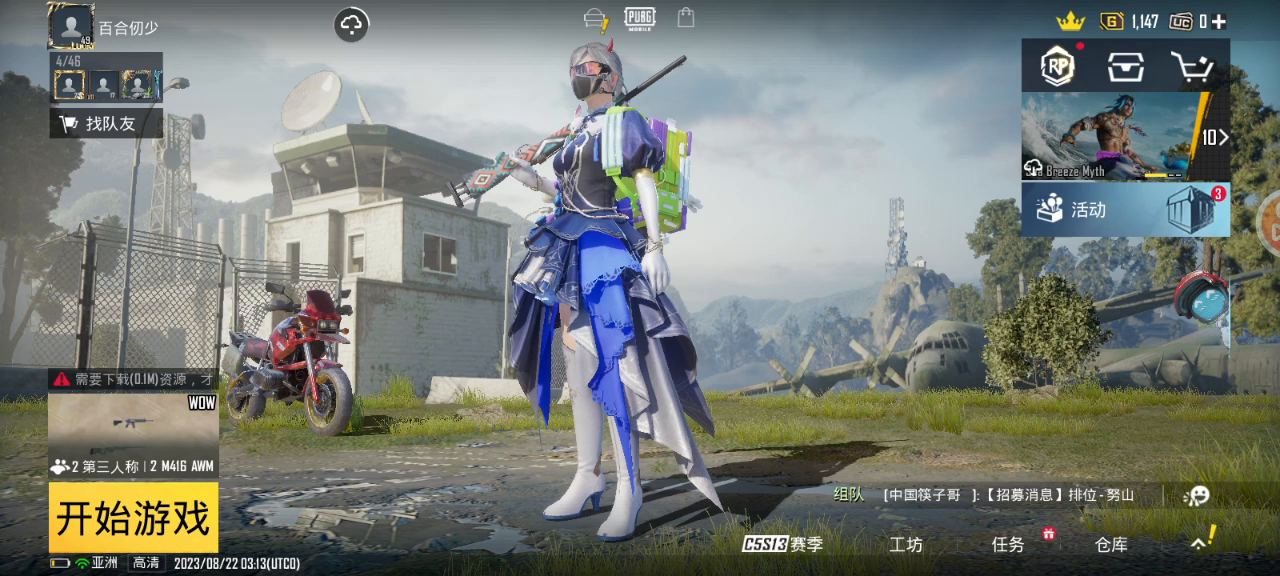1280x576 pixels.
Task: Open the 组队 team chat bar
Action: 990,494
